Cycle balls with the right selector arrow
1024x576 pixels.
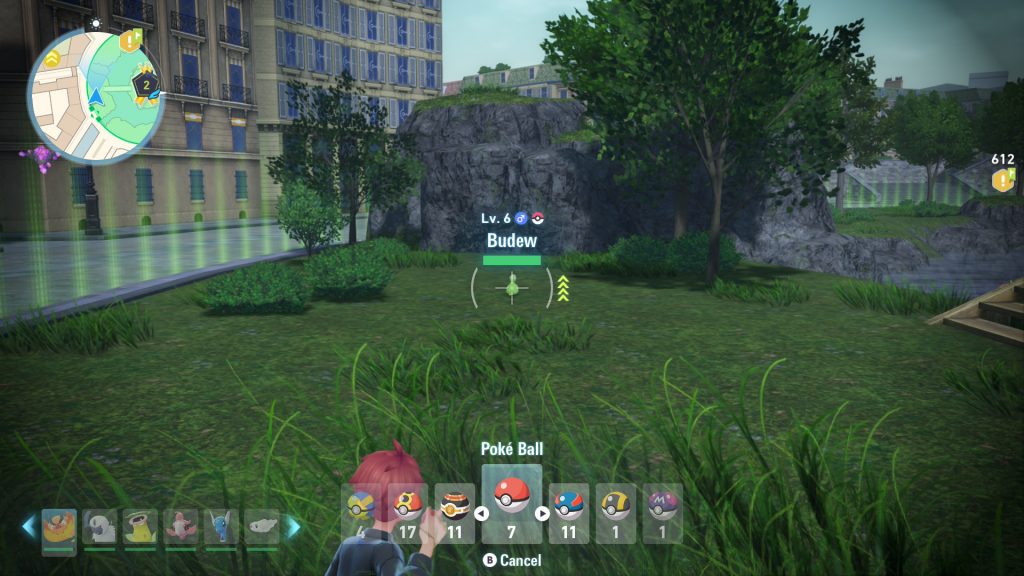point(543,515)
